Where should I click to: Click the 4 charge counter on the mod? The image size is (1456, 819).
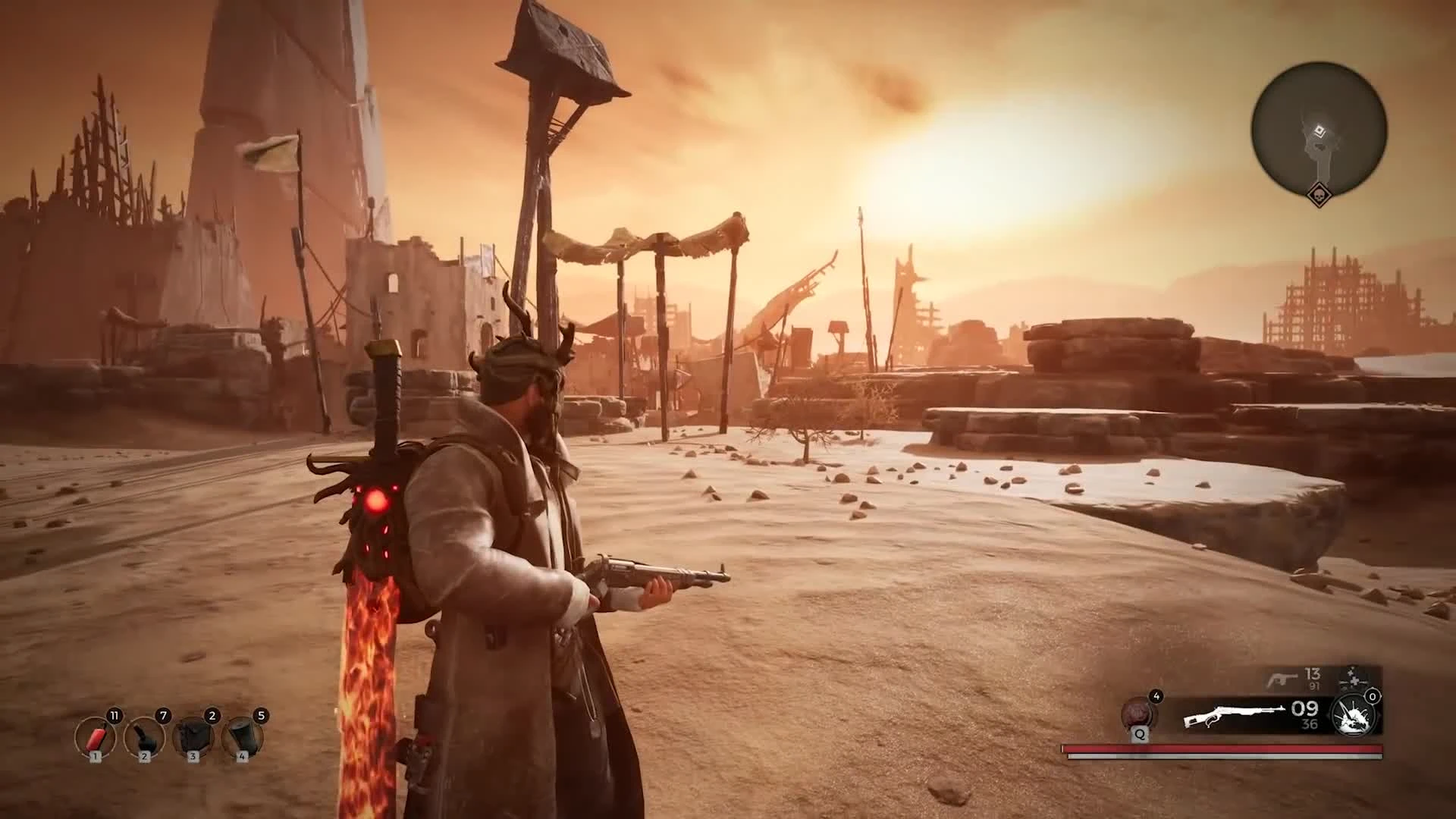(x=1157, y=696)
